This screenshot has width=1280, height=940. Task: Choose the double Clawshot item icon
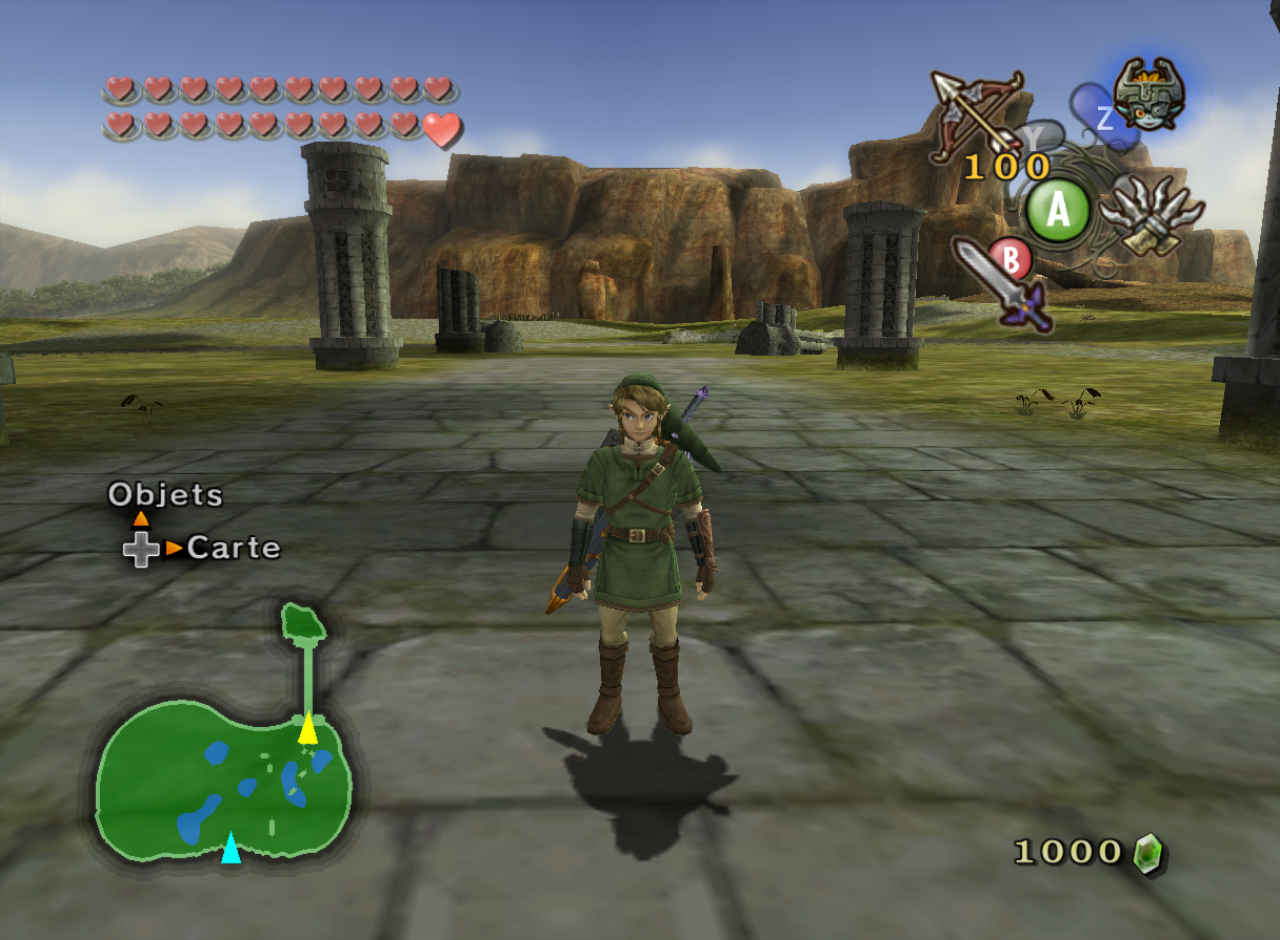tap(1150, 213)
